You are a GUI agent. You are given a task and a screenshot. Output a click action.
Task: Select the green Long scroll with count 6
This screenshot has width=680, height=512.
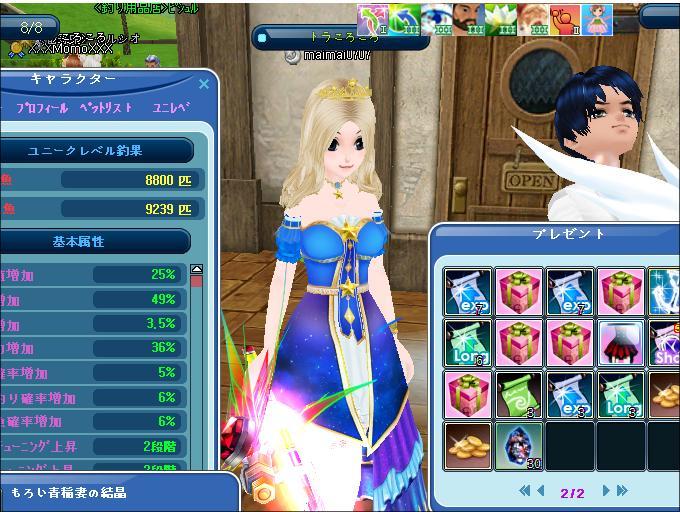pyautogui.click(x=467, y=341)
